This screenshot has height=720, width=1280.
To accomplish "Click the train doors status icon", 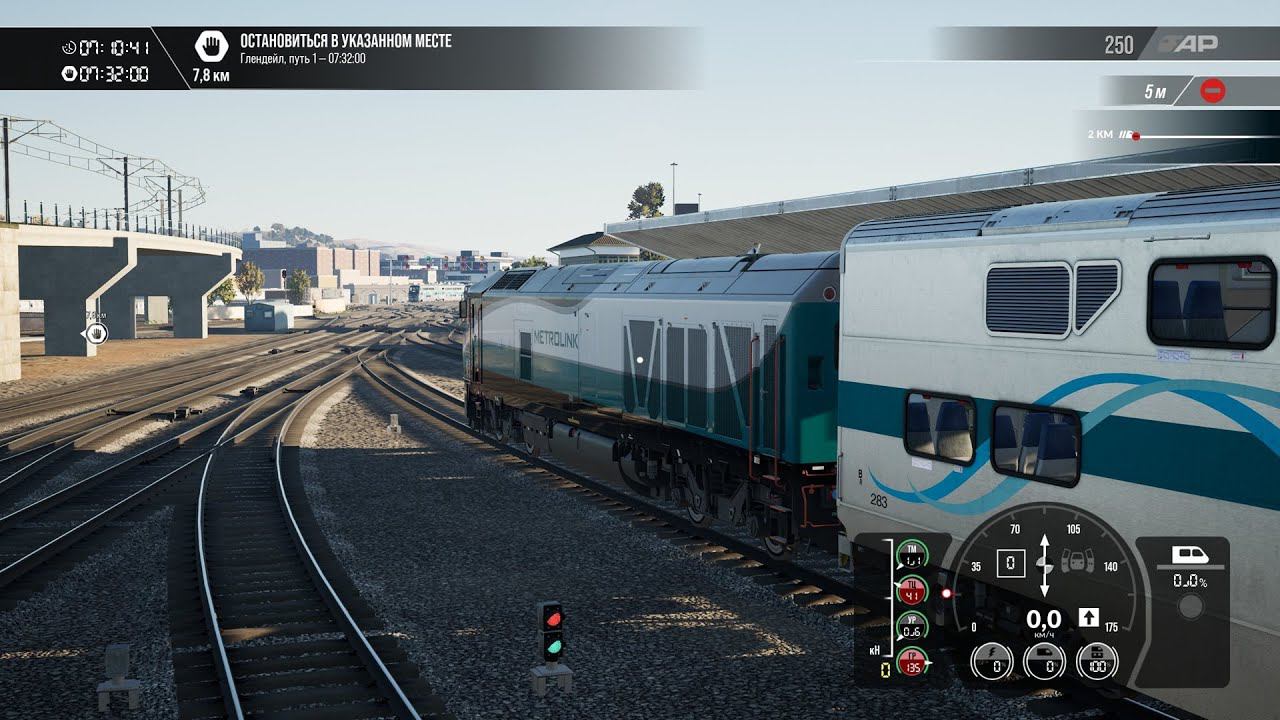I will (1075, 561).
